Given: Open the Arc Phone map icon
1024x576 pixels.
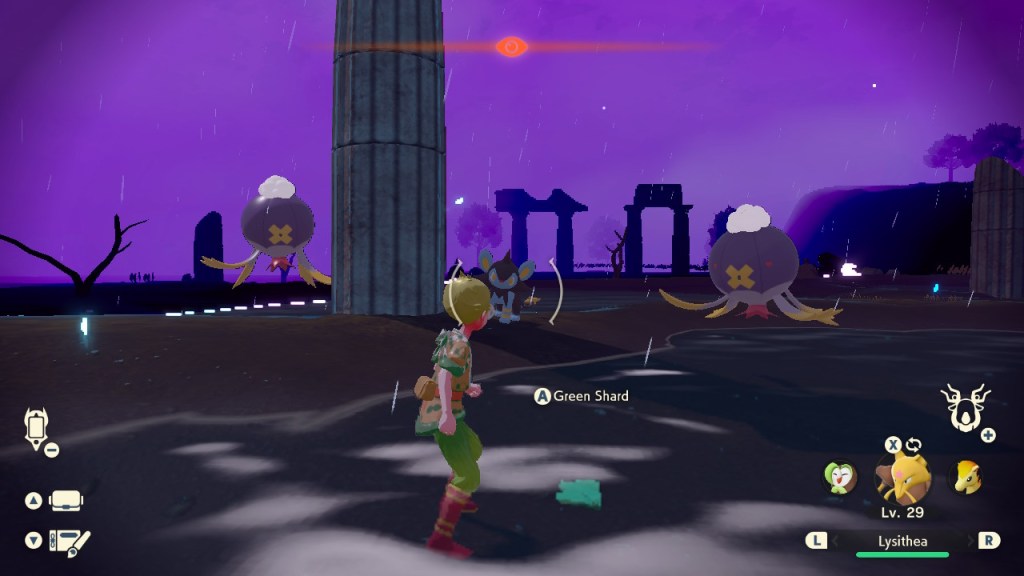Looking at the screenshot, I should (36, 429).
